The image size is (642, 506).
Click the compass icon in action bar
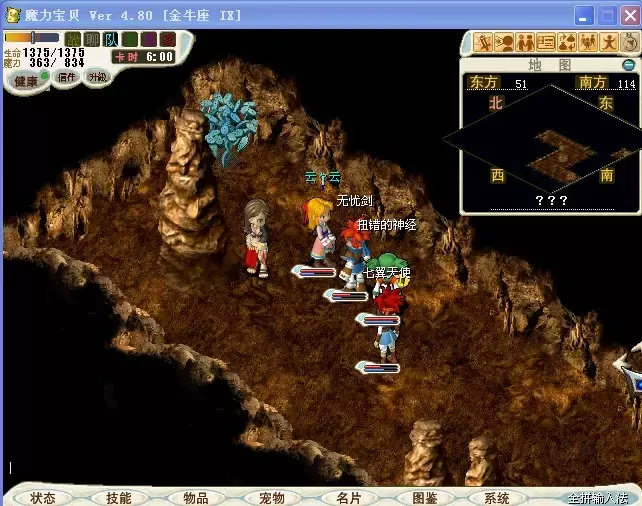pos(628,42)
